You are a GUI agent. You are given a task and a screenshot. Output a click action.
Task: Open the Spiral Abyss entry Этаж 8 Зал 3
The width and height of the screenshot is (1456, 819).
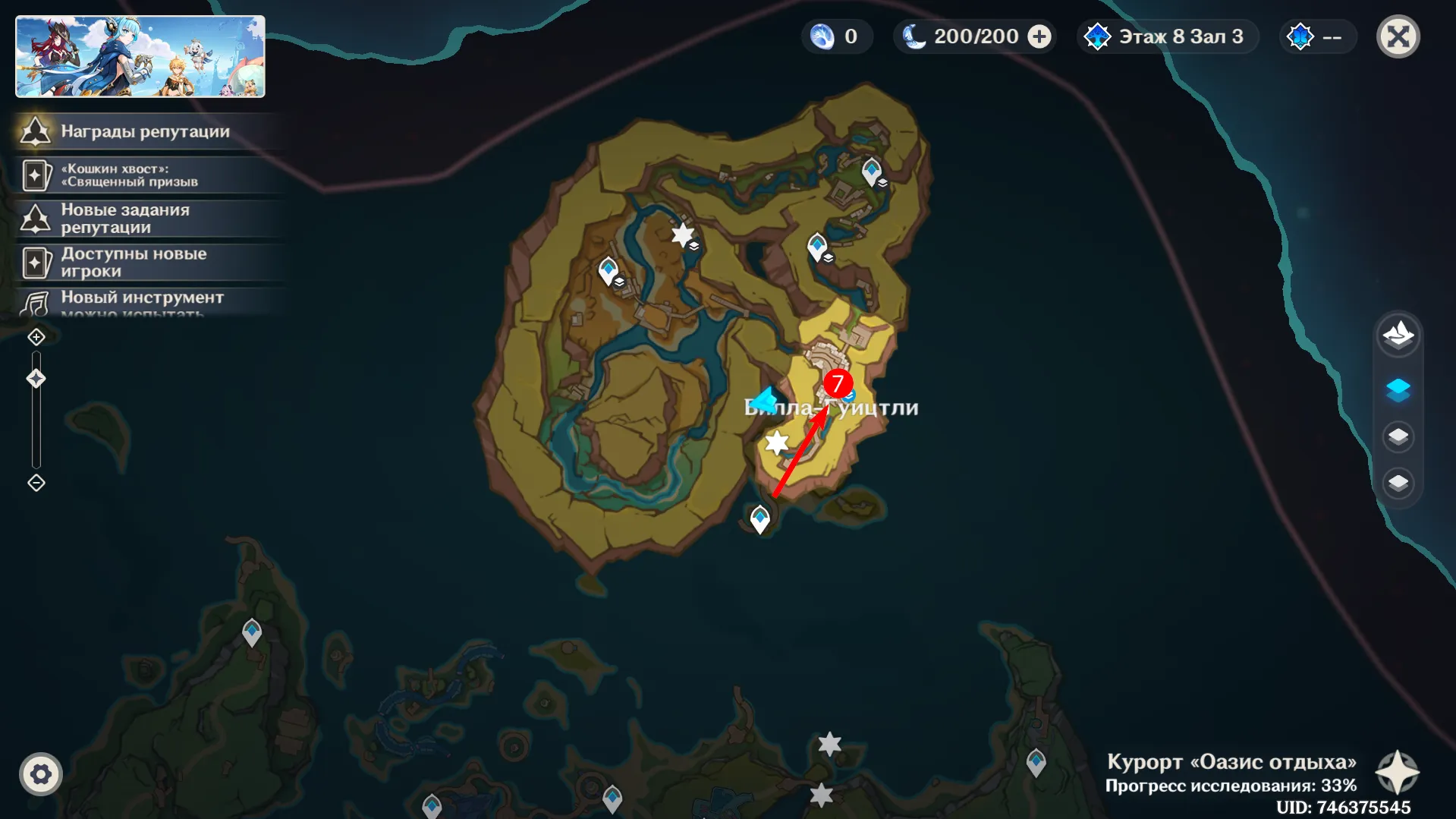click(x=1166, y=36)
